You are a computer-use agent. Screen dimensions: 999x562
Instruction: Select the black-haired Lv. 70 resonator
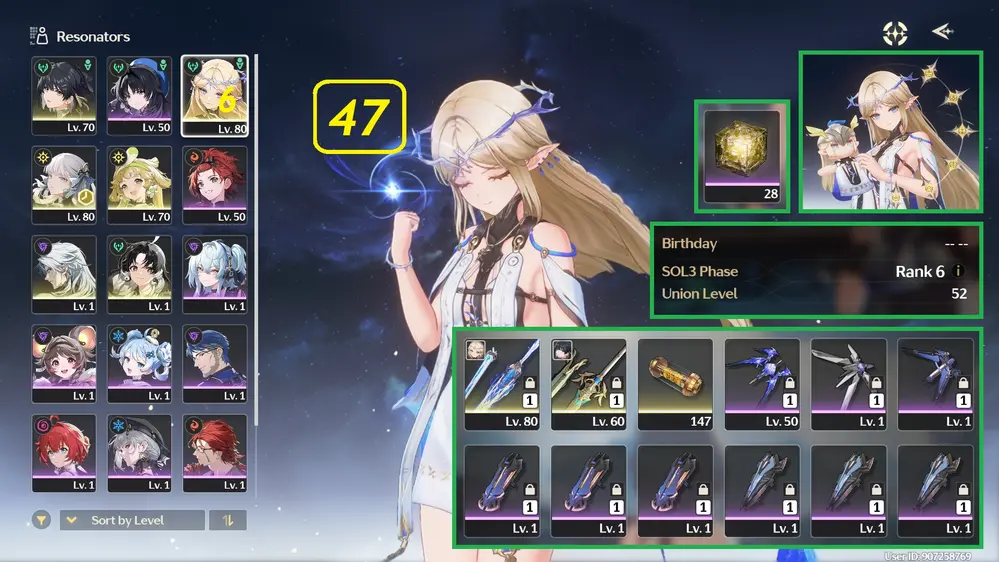click(x=64, y=94)
